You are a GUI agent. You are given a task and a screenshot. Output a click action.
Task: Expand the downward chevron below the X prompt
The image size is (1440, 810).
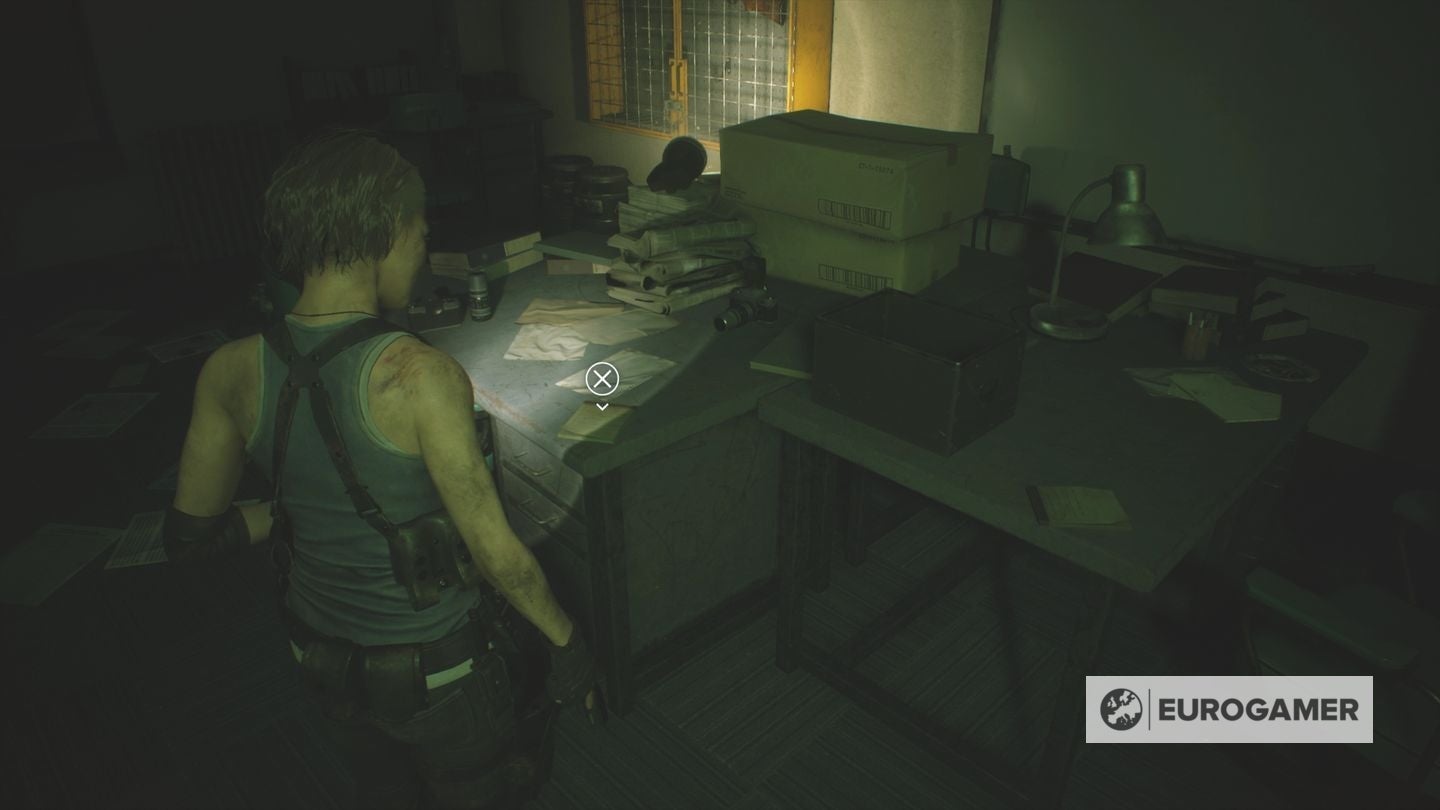pos(601,405)
